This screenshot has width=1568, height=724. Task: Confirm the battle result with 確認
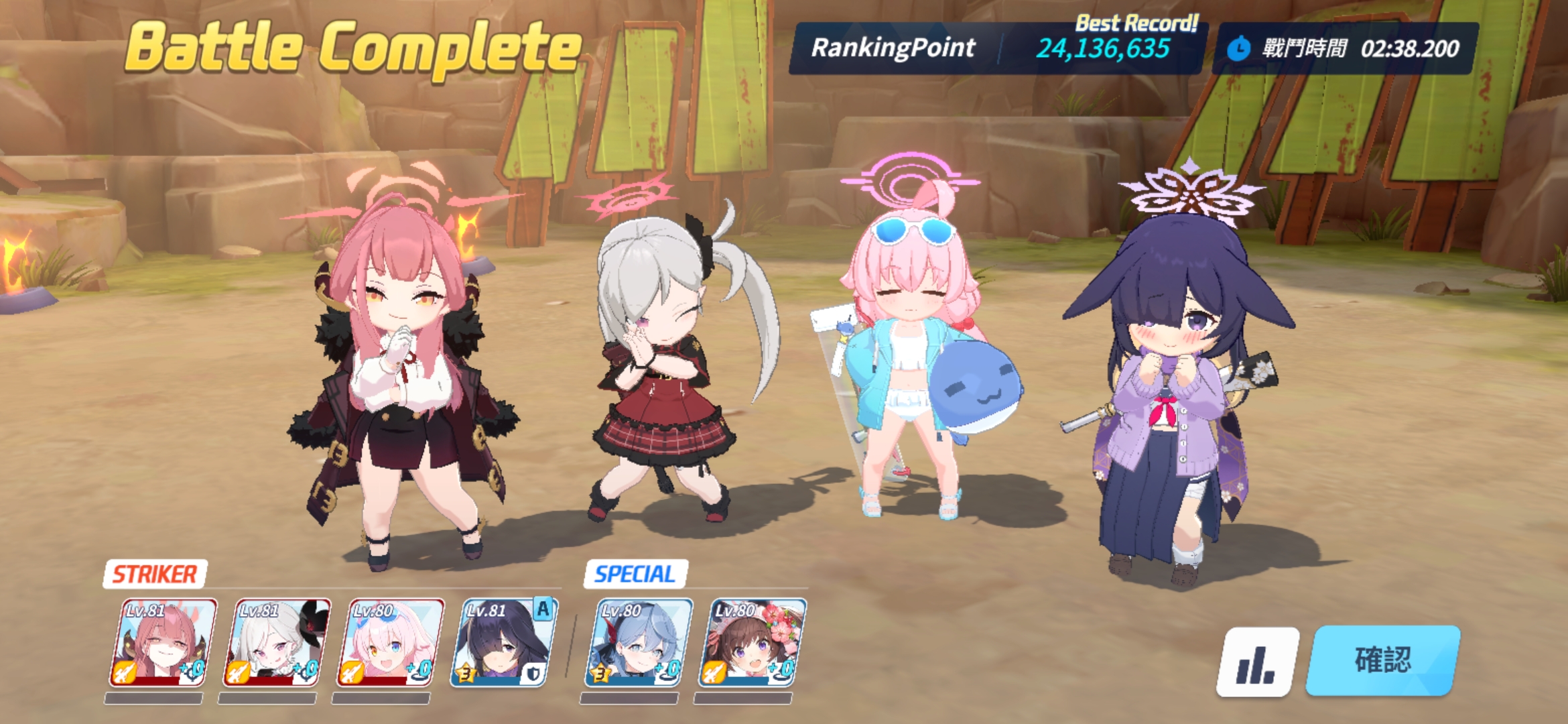(x=1382, y=660)
